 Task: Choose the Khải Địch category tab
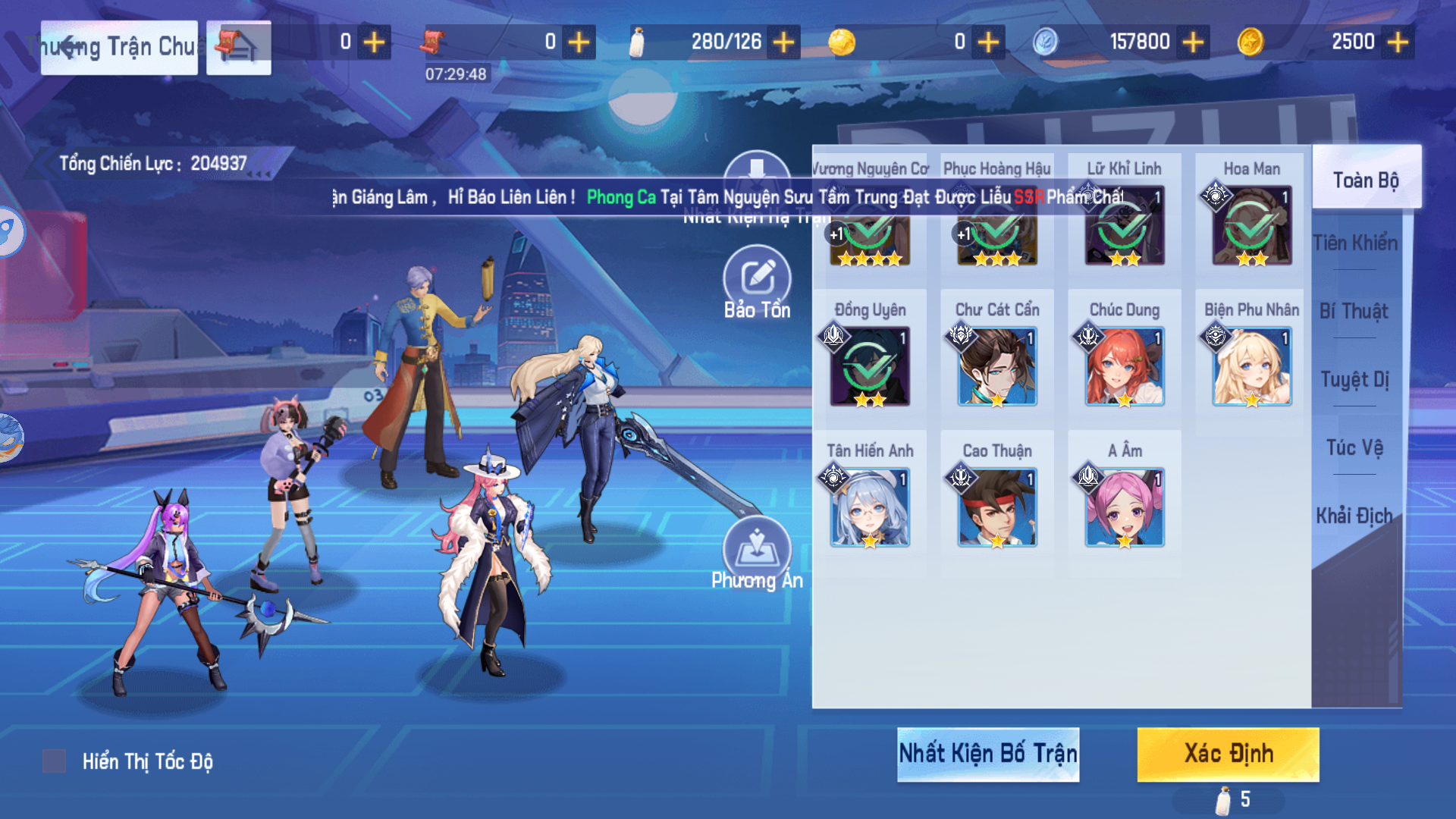pos(1354,516)
